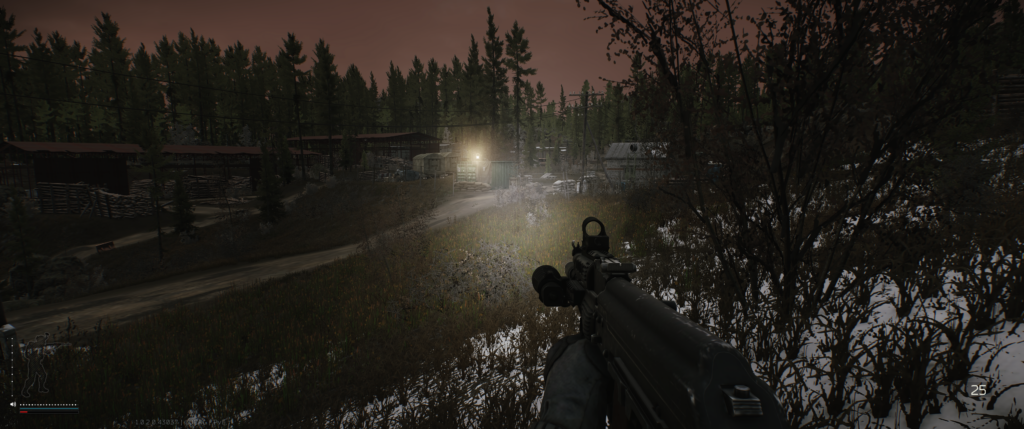
Task: Click the speaker noise-level icon
Action: click(12, 405)
